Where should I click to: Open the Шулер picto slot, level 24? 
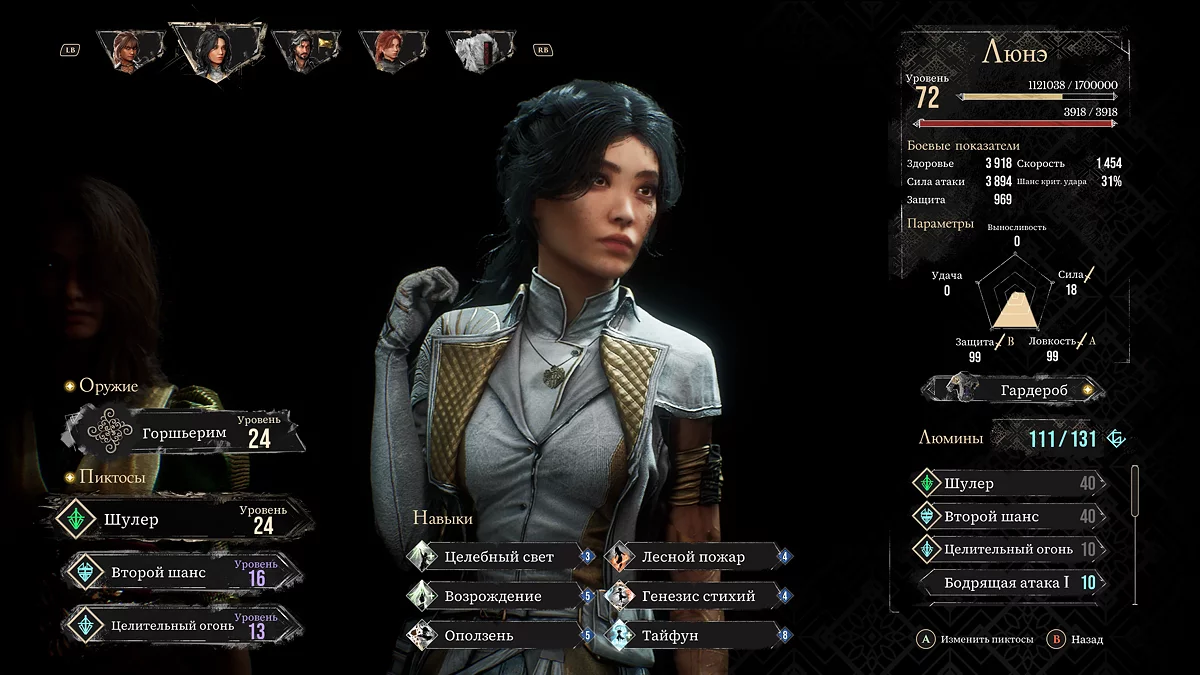coord(178,520)
